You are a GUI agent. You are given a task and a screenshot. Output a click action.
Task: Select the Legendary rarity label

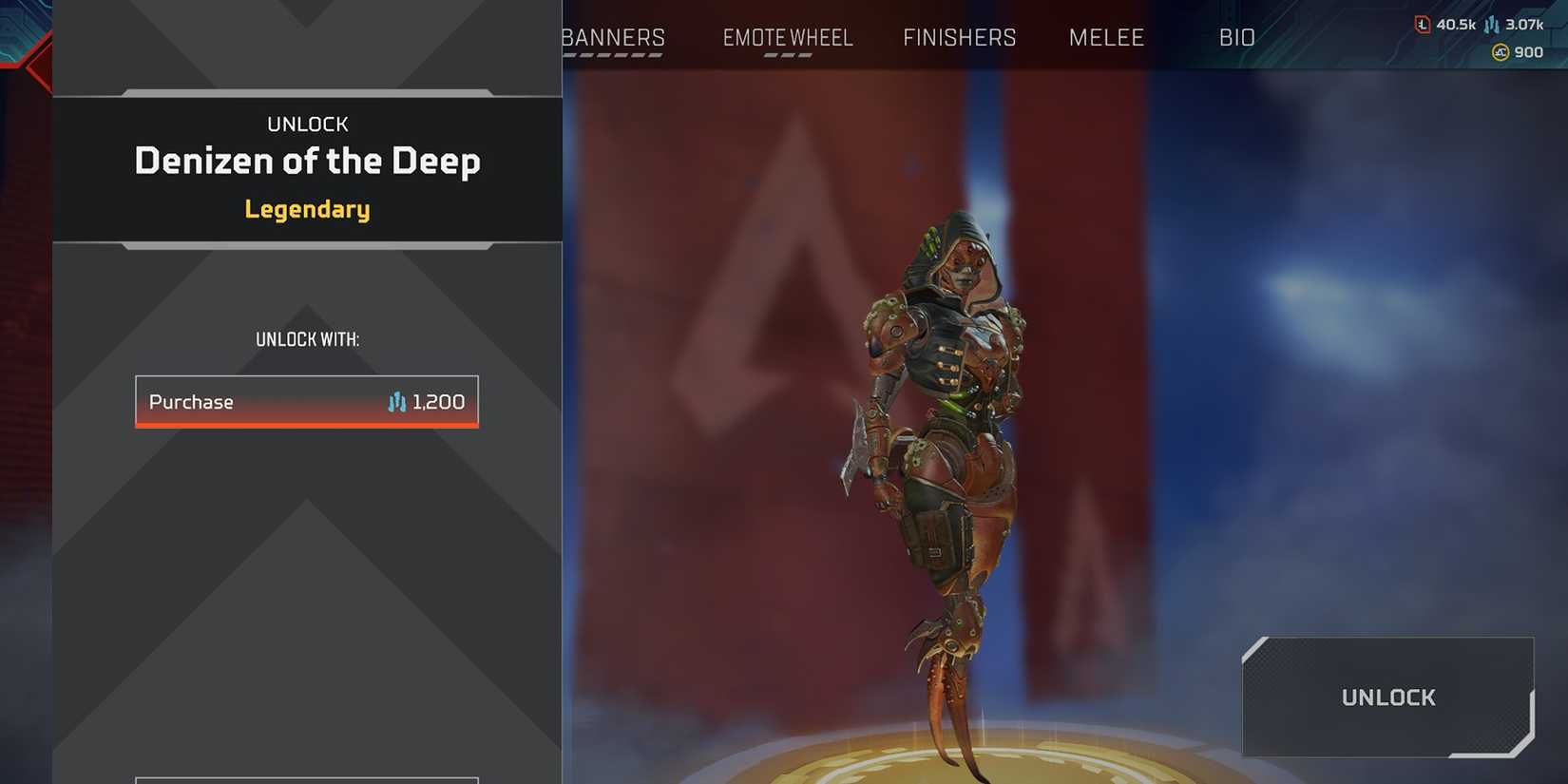tap(306, 209)
